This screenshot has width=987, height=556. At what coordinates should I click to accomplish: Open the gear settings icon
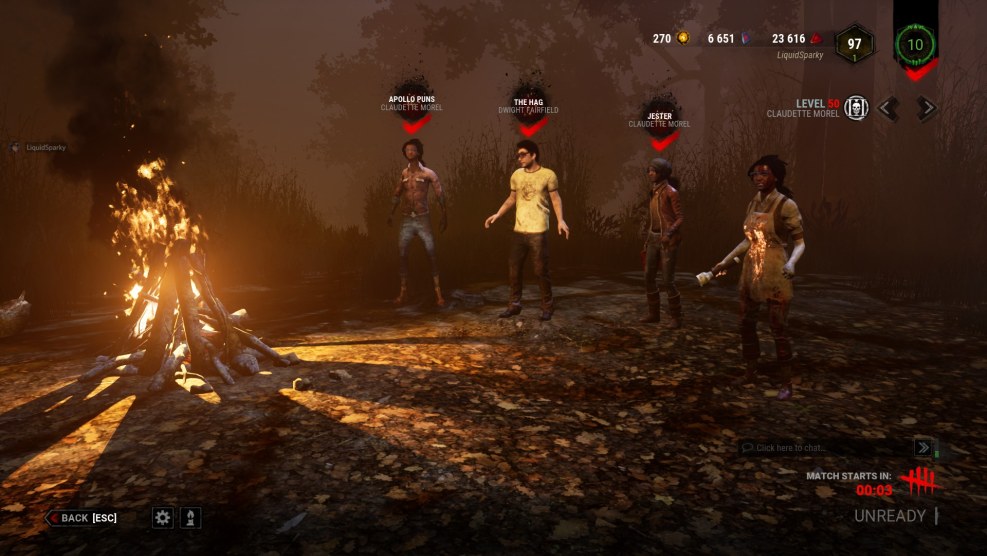[x=162, y=517]
